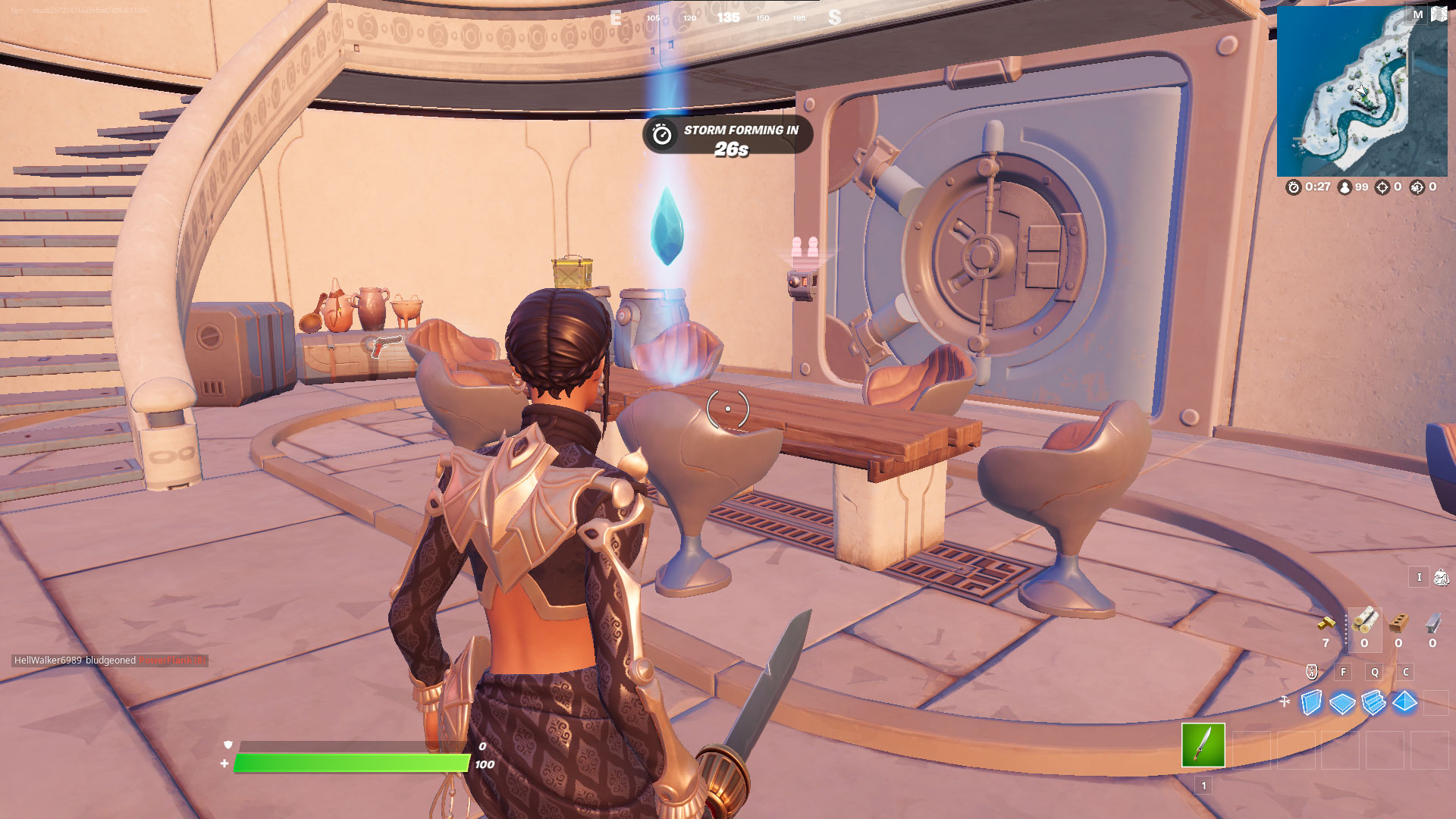
Task: Select the pyramid build piece icon
Action: 1405,703
